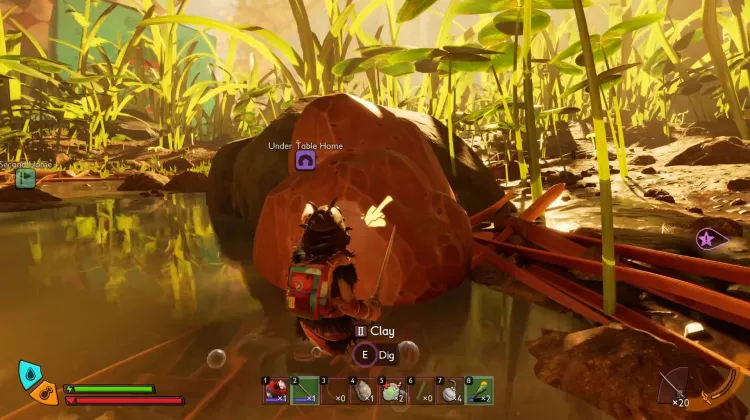Click the blue water drop status icon
This screenshot has width=750, height=420.
pyautogui.click(x=30, y=375)
